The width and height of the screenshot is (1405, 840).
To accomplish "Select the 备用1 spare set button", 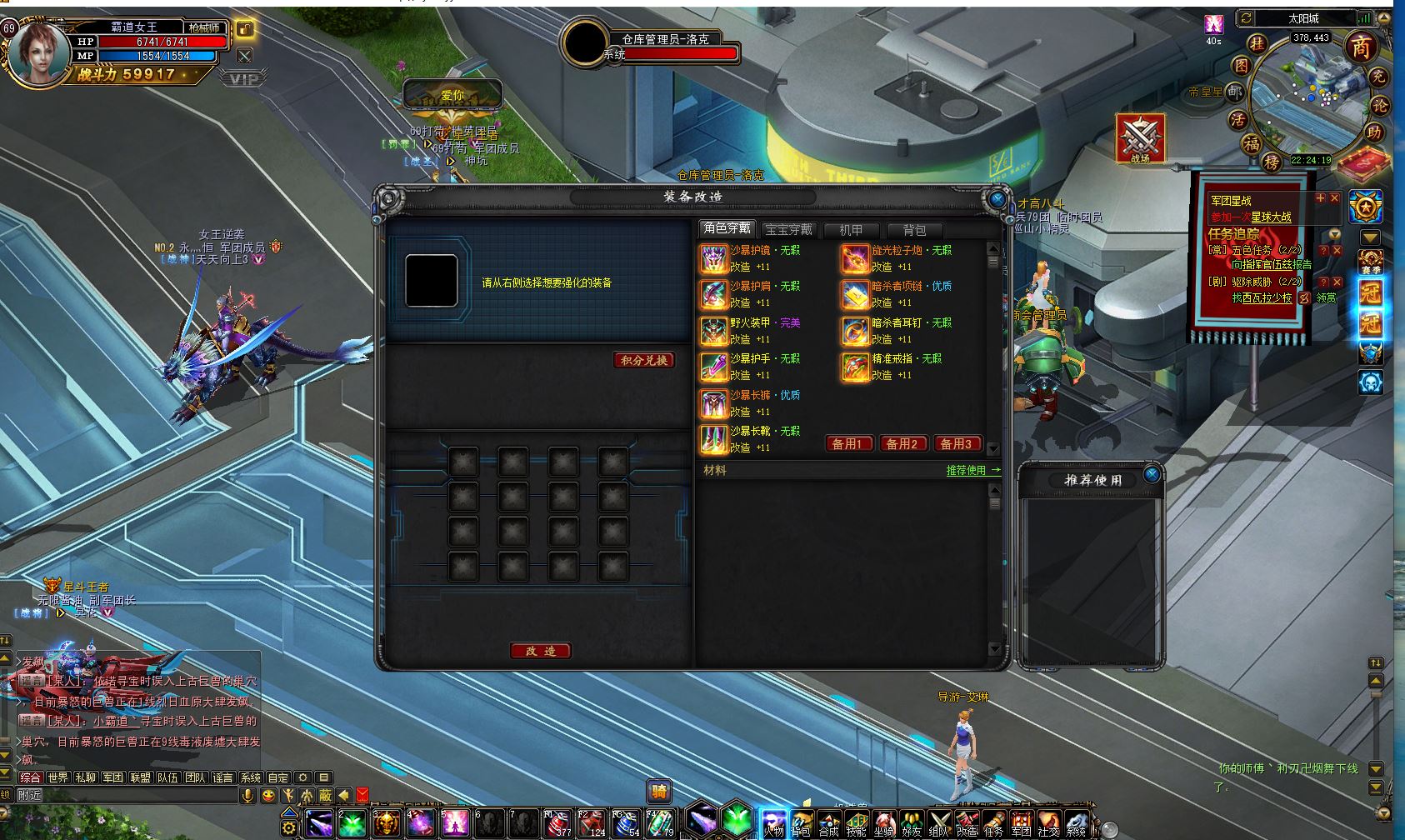I will click(x=847, y=444).
